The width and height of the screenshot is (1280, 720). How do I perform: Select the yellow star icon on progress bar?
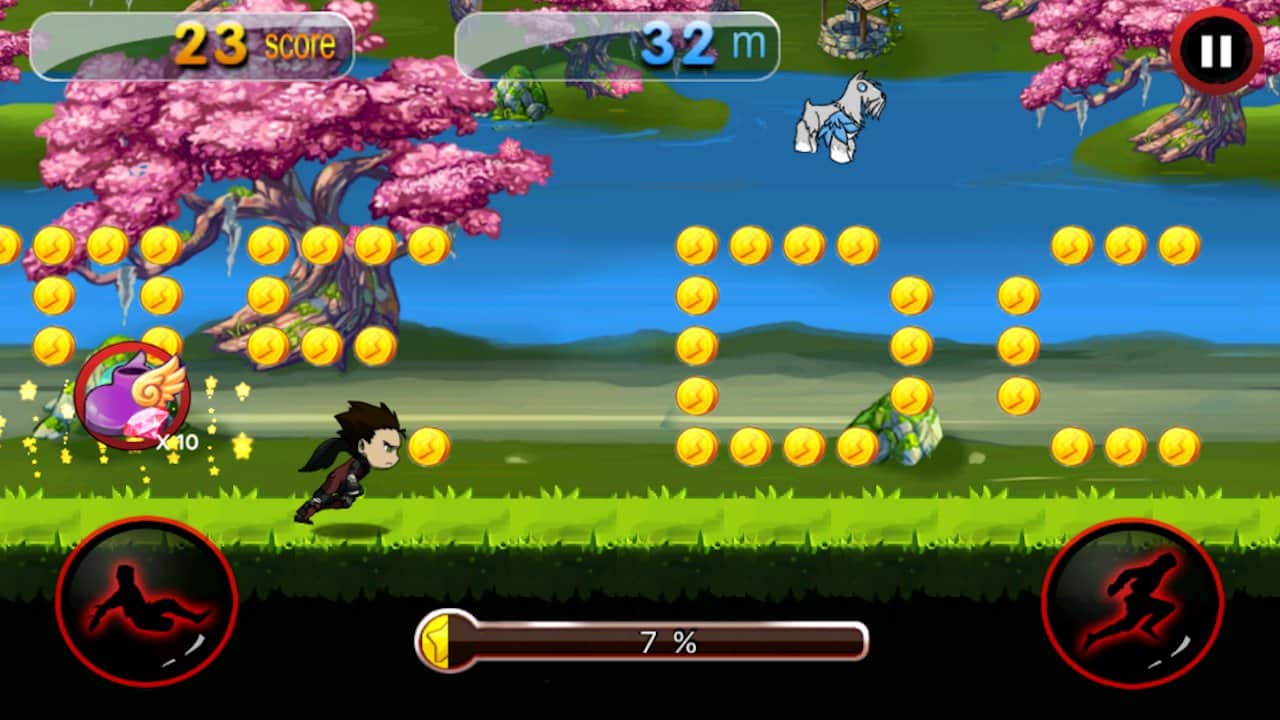(437, 643)
